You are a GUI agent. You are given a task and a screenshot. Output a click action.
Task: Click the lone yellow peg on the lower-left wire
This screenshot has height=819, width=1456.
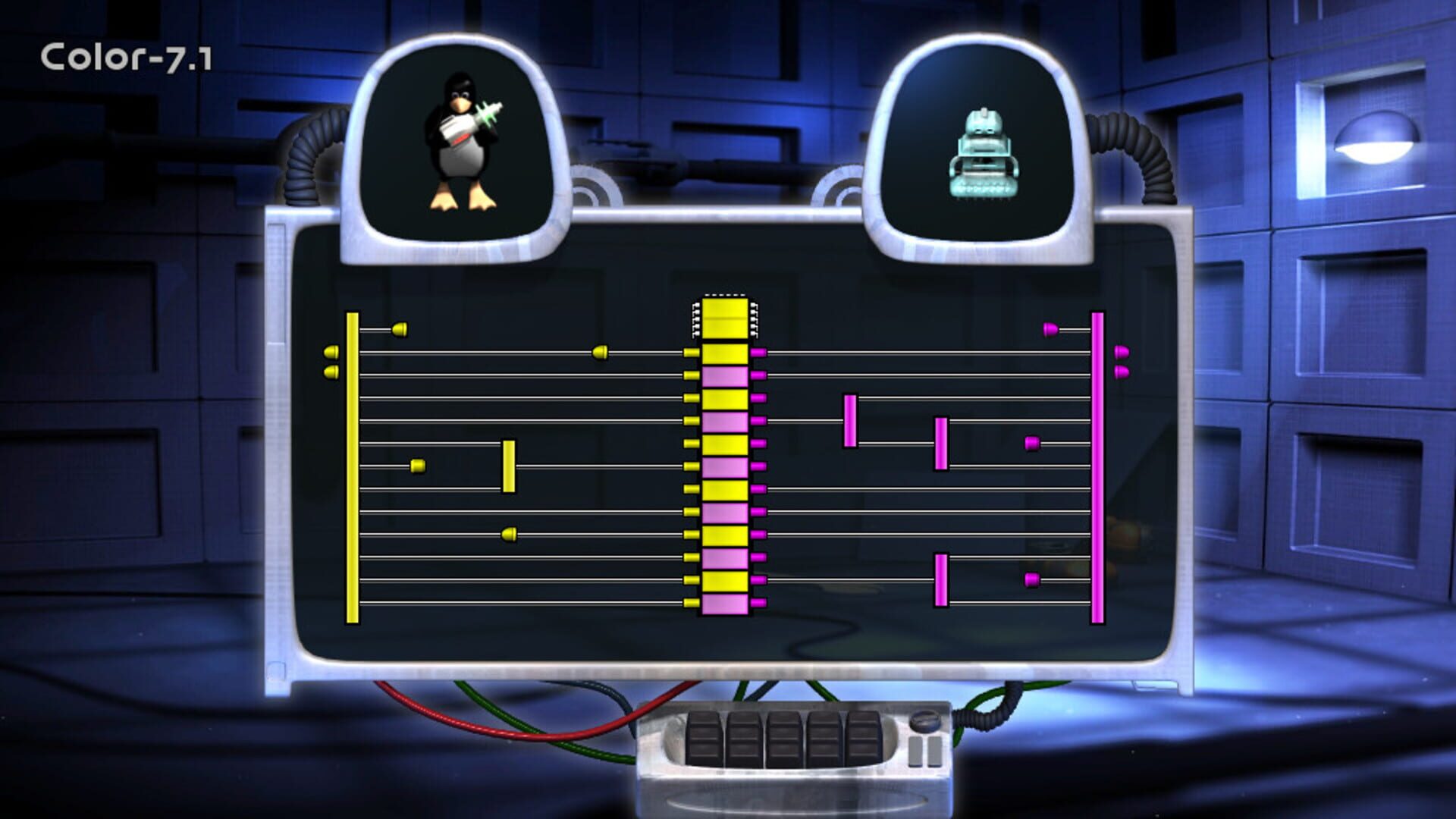tap(508, 535)
